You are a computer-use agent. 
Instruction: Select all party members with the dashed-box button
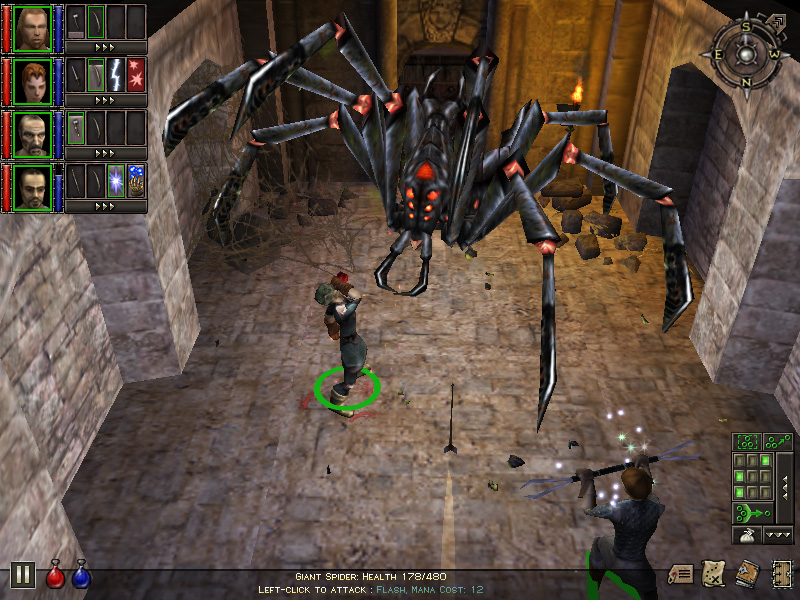746,441
